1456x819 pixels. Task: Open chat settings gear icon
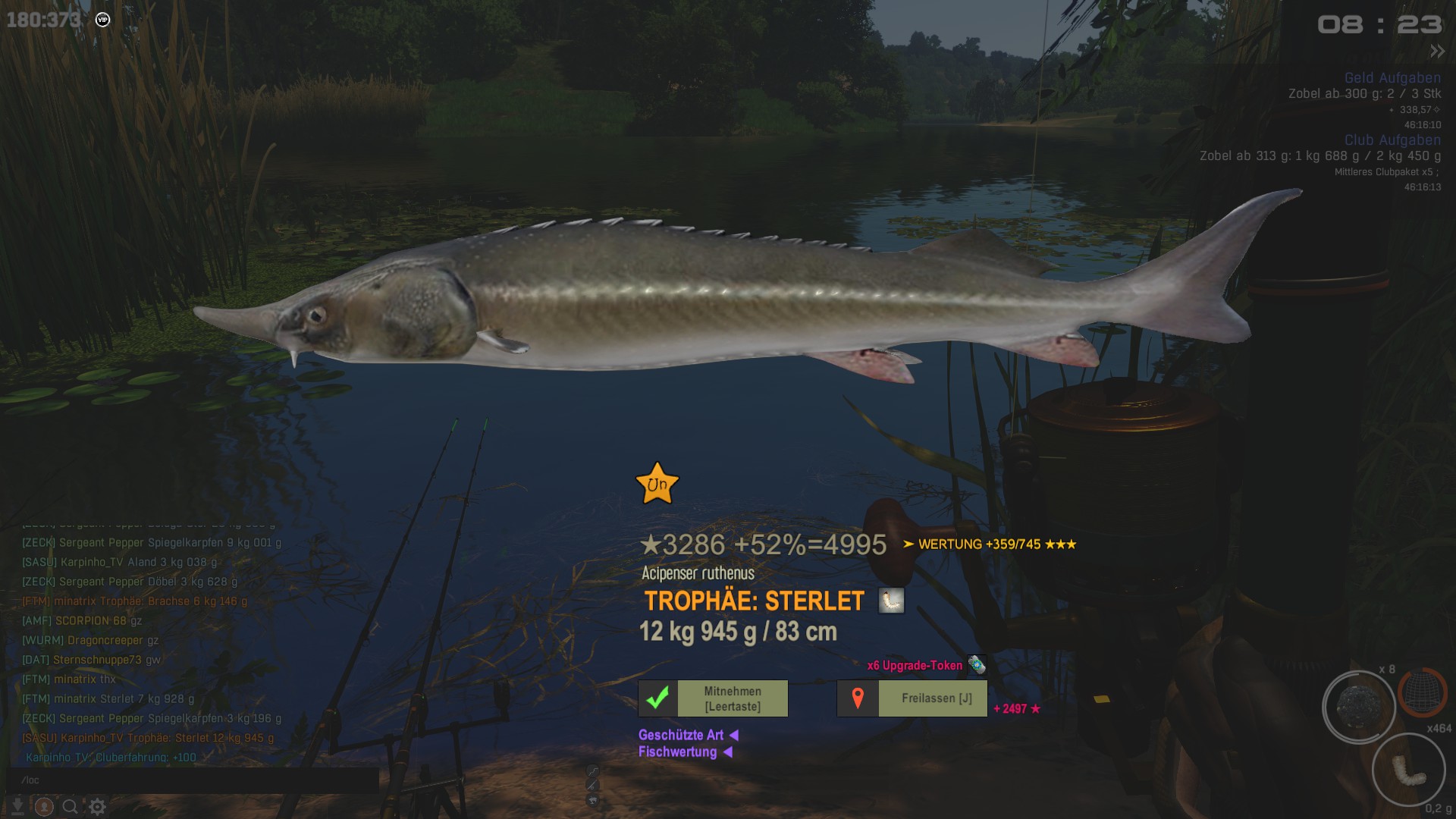tap(97, 806)
